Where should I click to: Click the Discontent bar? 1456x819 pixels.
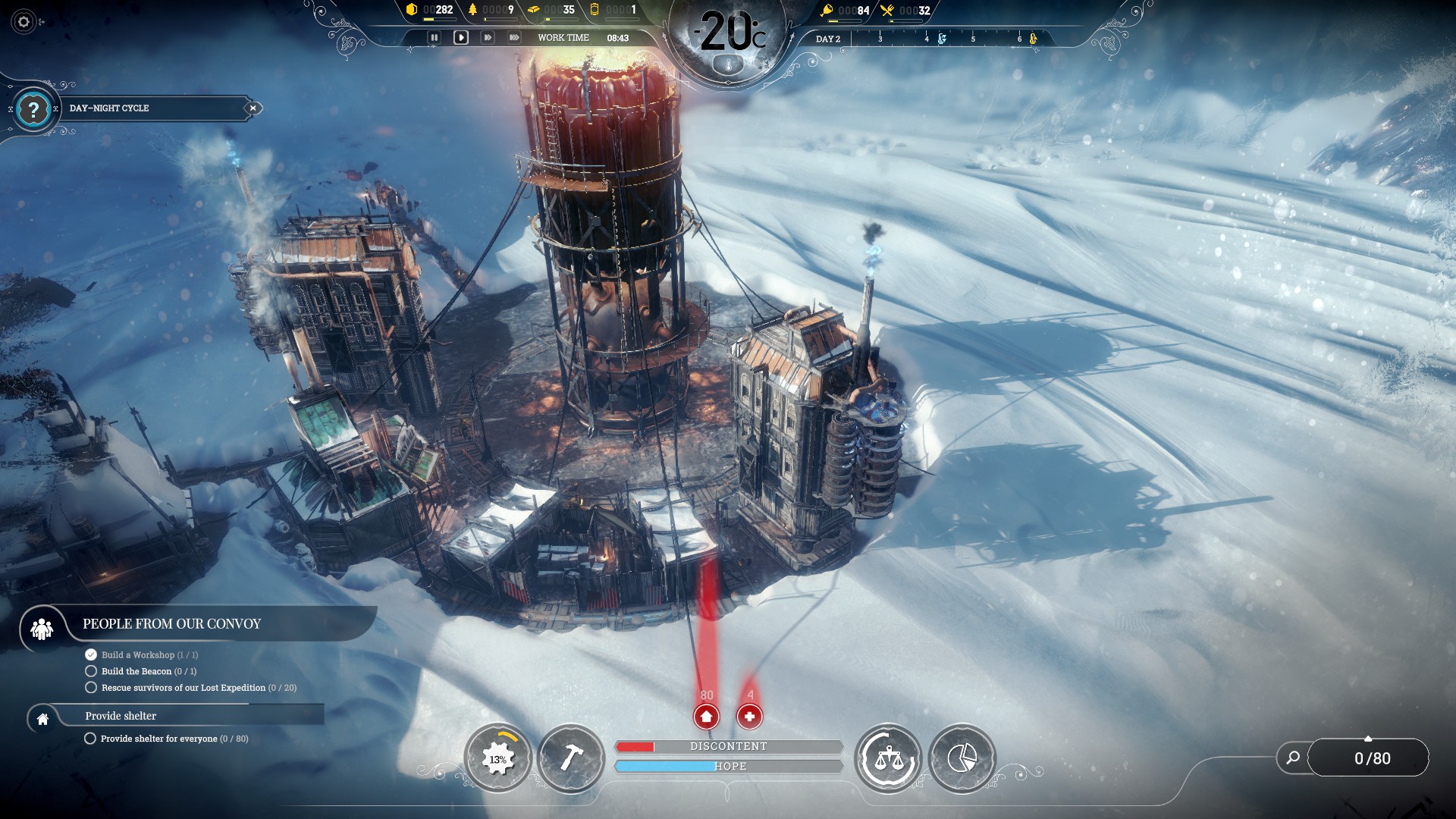pyautogui.click(x=728, y=747)
